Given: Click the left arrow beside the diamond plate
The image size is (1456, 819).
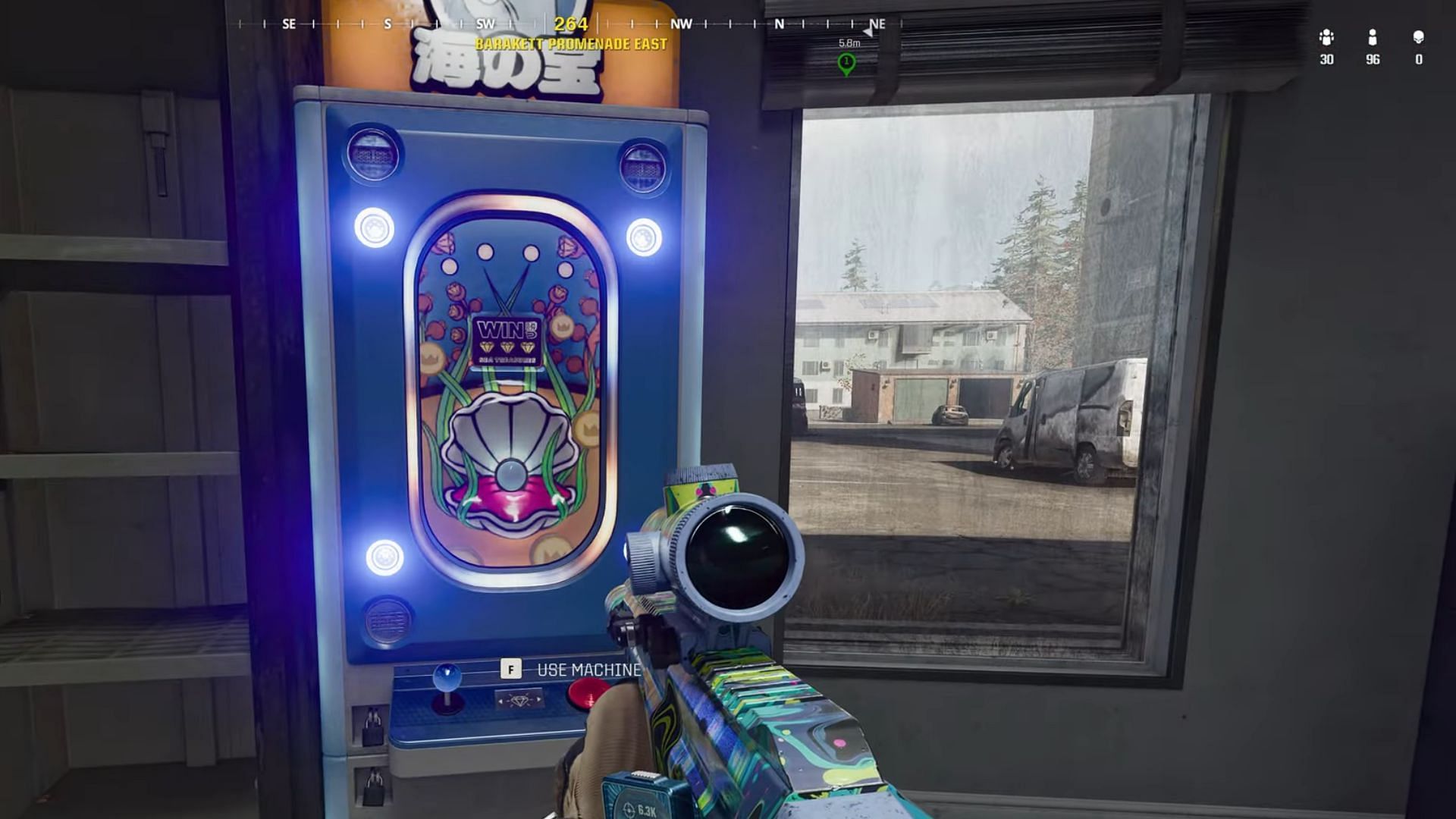Looking at the screenshot, I should click(x=501, y=701).
